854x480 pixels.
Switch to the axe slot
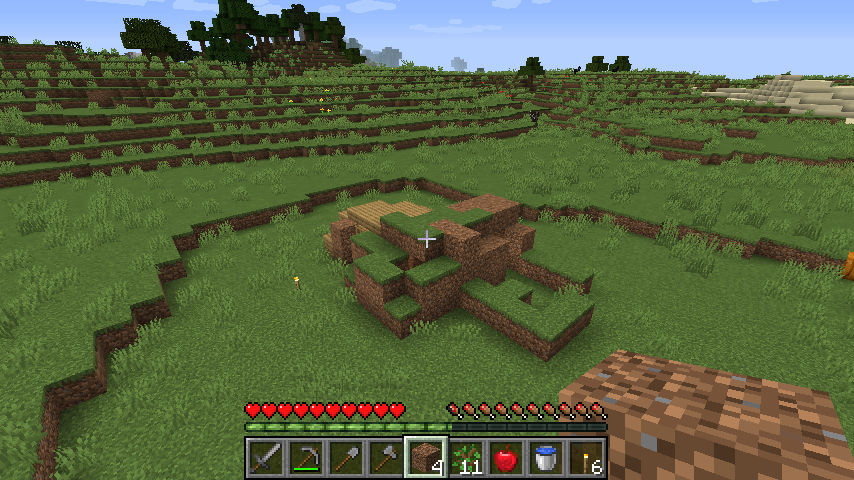[x=386, y=458]
